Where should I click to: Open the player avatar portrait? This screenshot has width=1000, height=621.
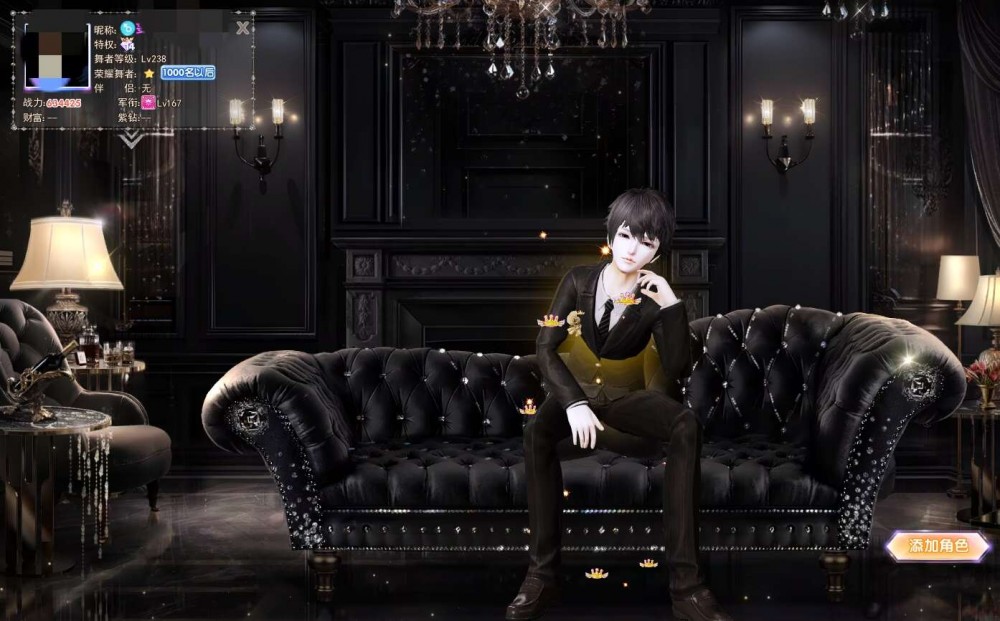[x=57, y=58]
